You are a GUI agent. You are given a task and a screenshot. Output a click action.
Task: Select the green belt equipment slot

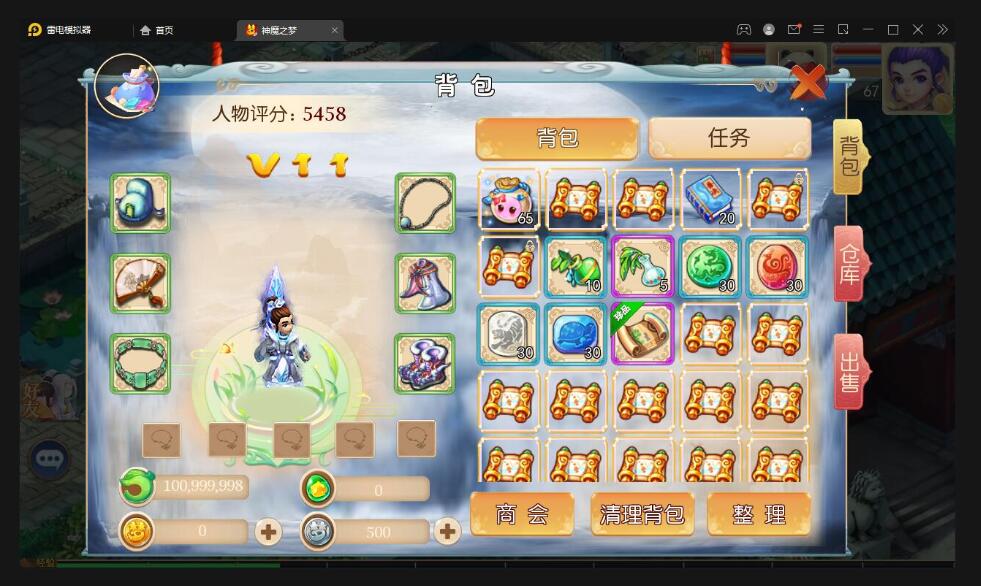tap(140, 363)
